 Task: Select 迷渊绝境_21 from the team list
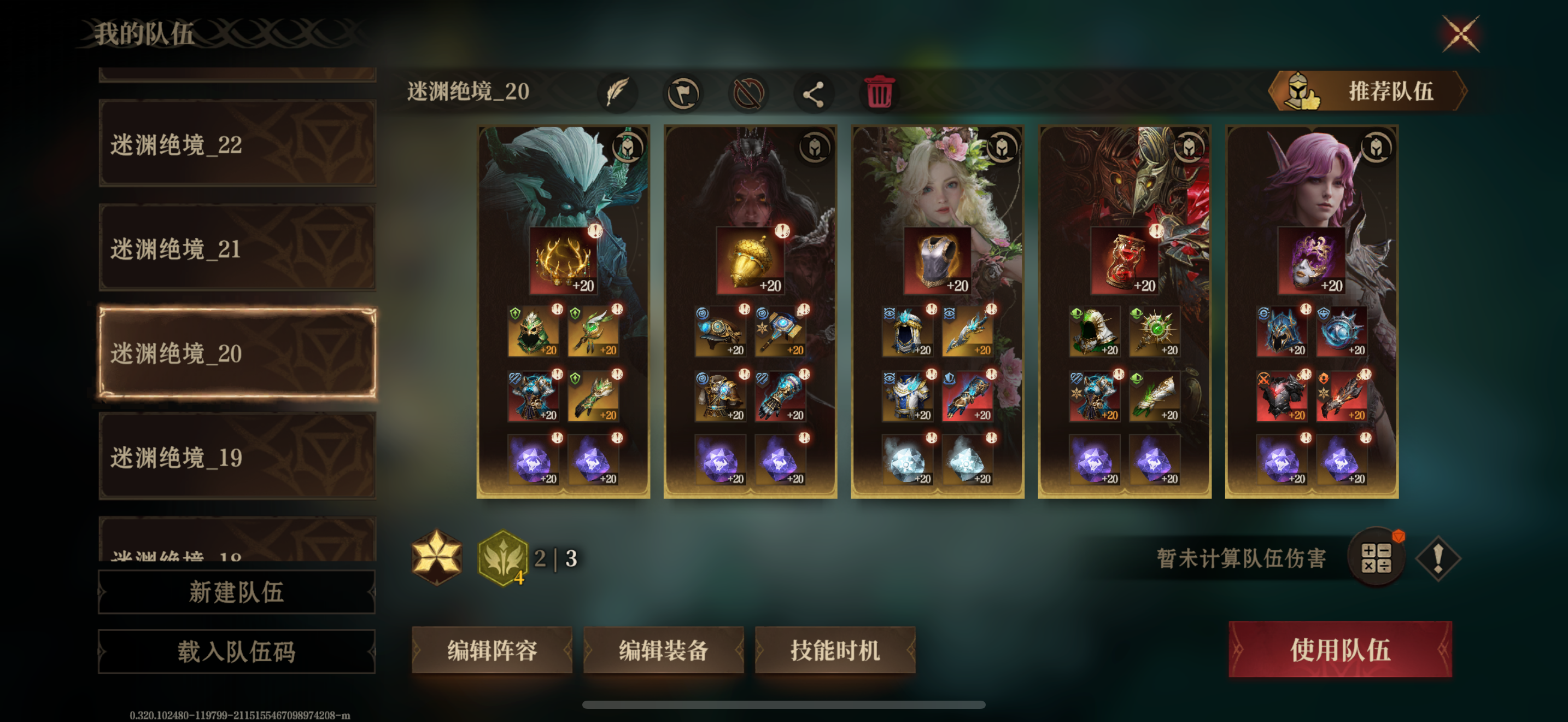(x=237, y=250)
